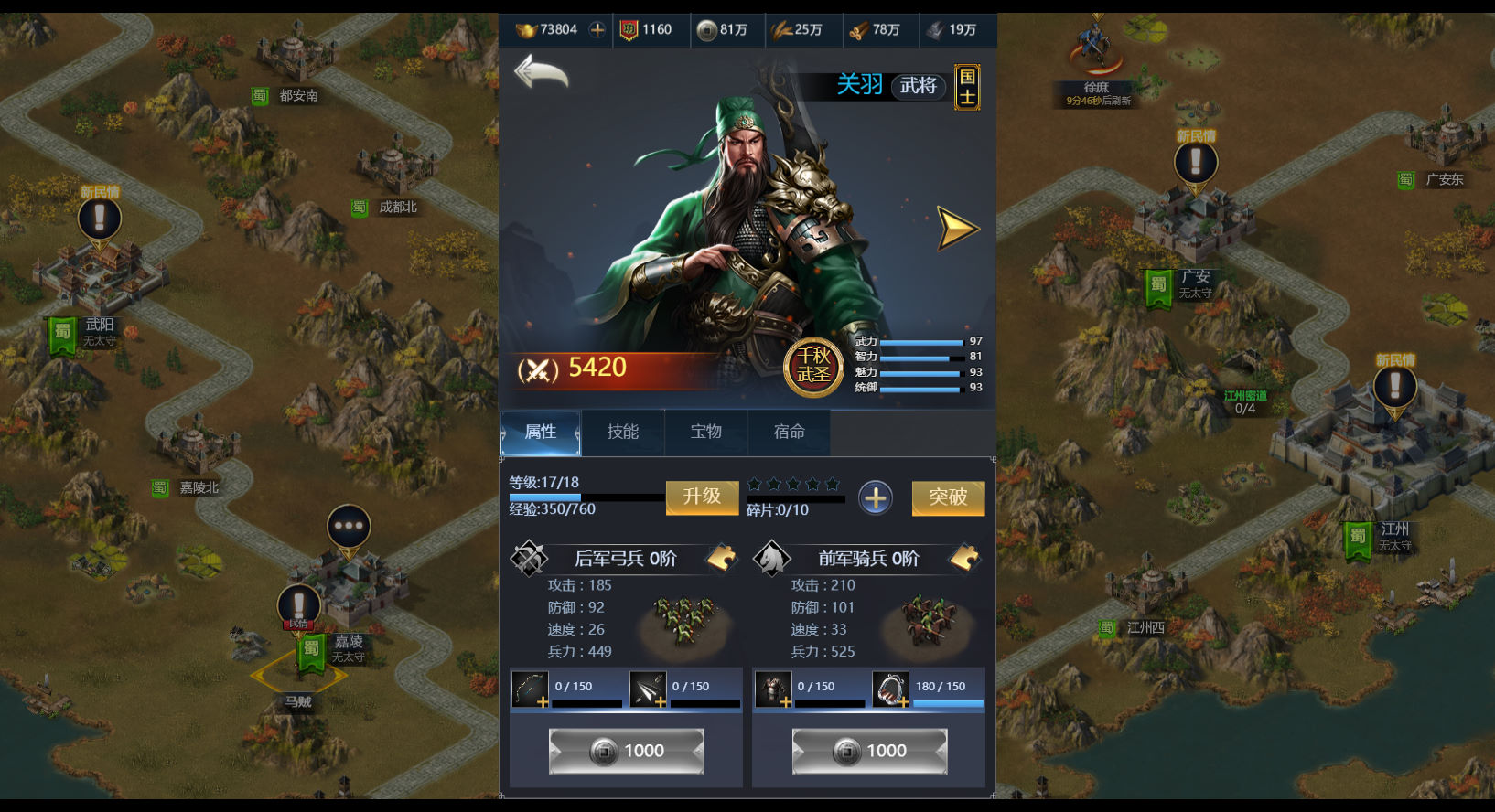Pay 1000 coins under the 前军骑兵 panel
The height and width of the screenshot is (812, 1495).
(869, 751)
